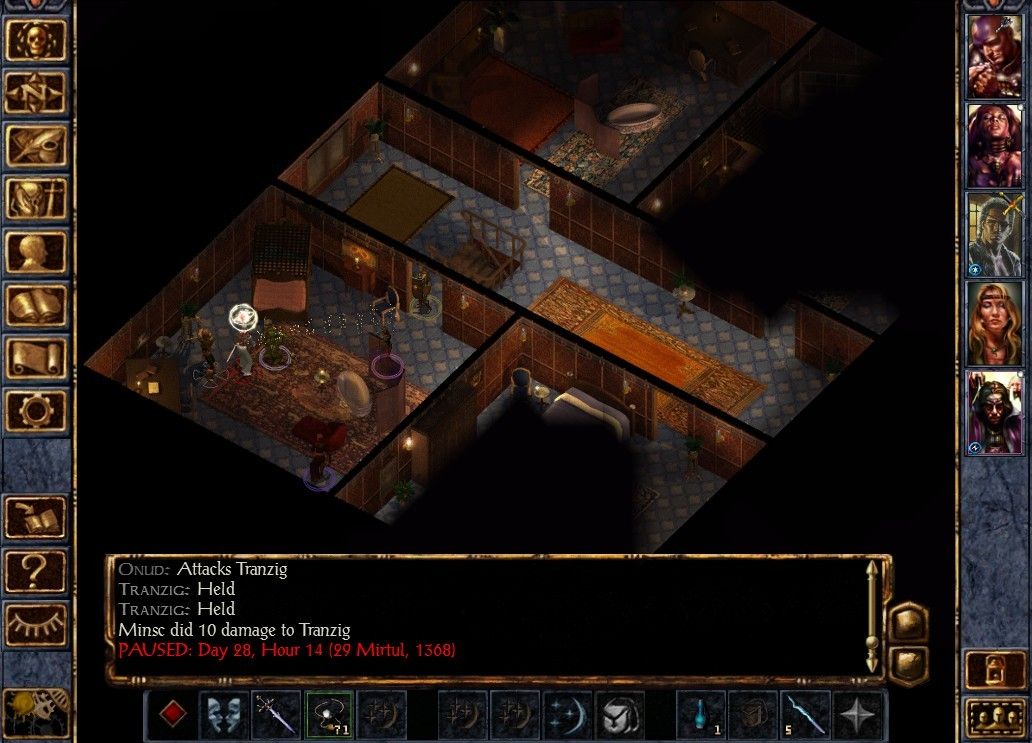
Task: Toggle party AI with the lantern button
Action: [992, 668]
